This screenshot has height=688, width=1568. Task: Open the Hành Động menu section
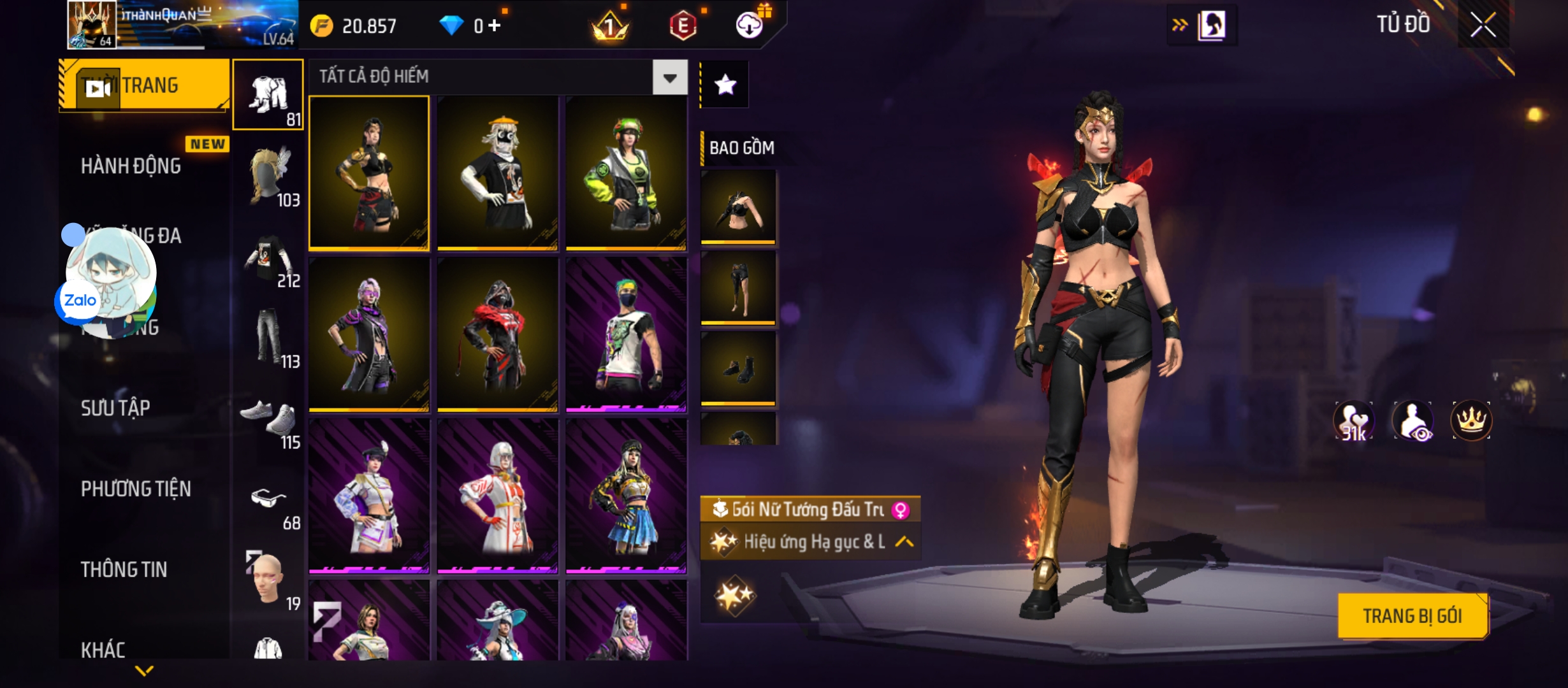(131, 166)
